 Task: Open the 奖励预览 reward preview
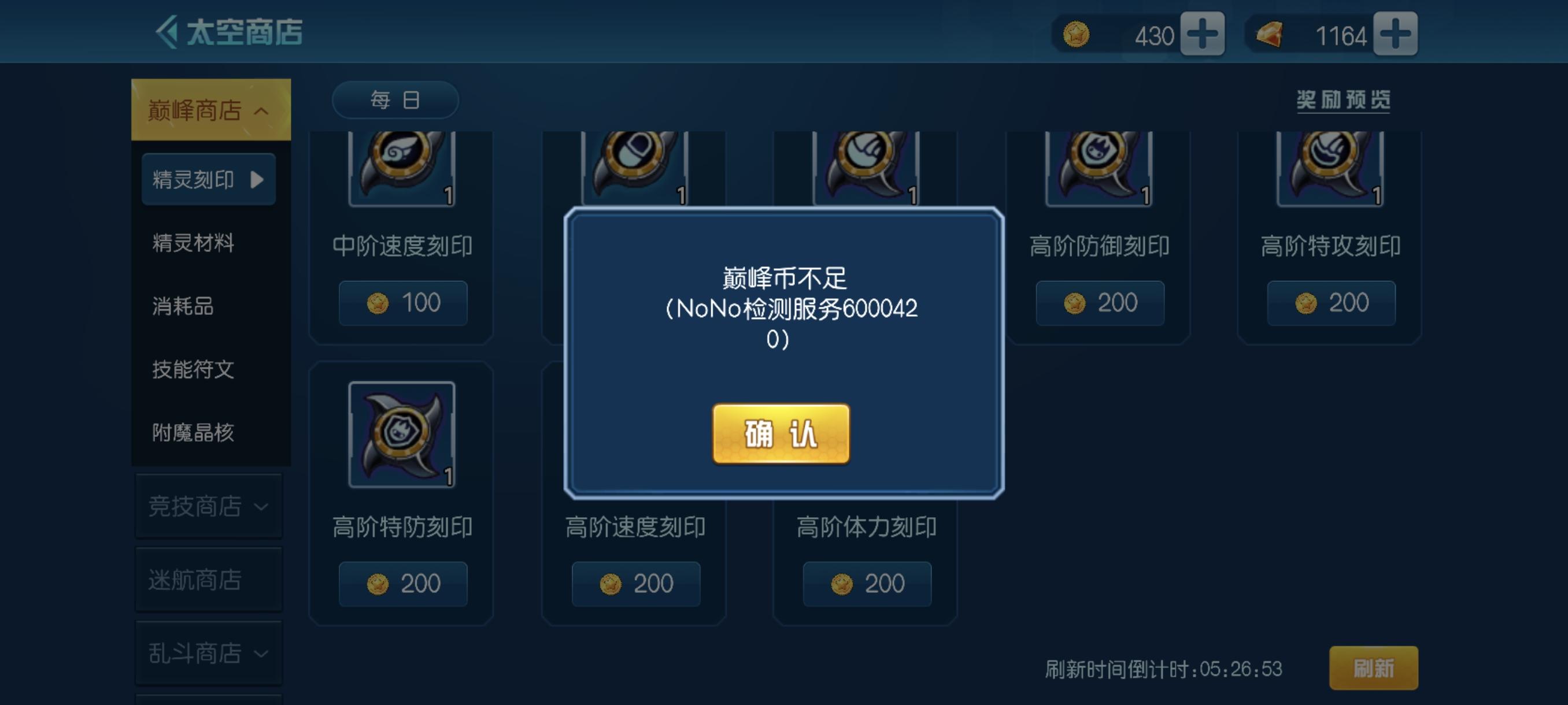1344,101
